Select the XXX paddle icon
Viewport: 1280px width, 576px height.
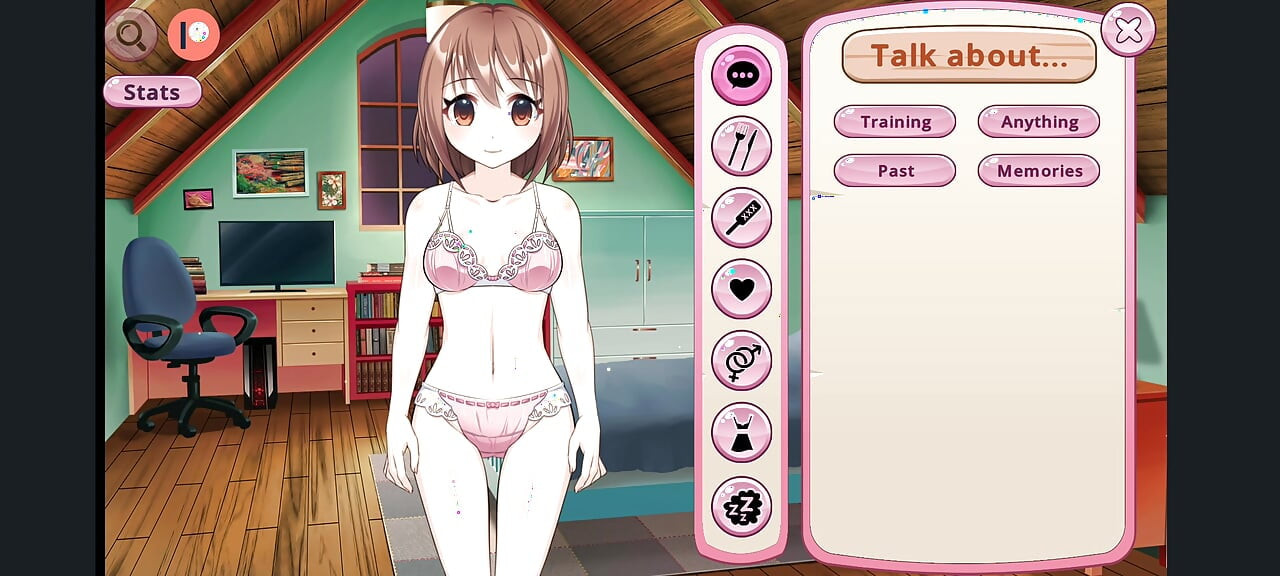coord(741,217)
